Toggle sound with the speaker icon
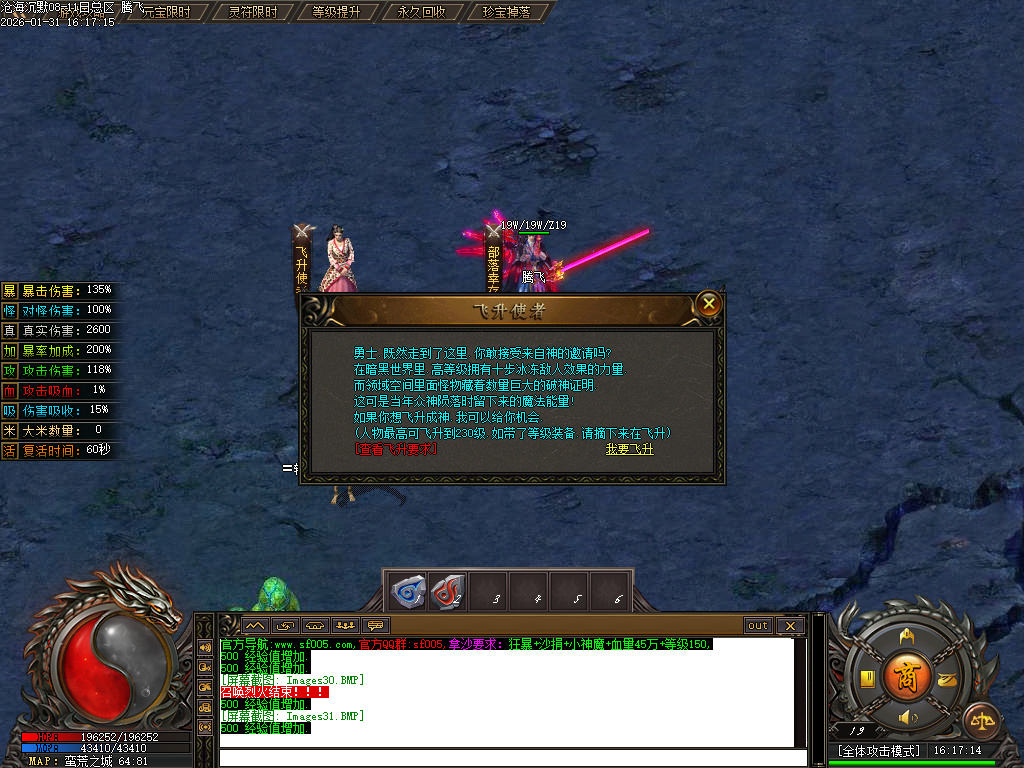 907,717
